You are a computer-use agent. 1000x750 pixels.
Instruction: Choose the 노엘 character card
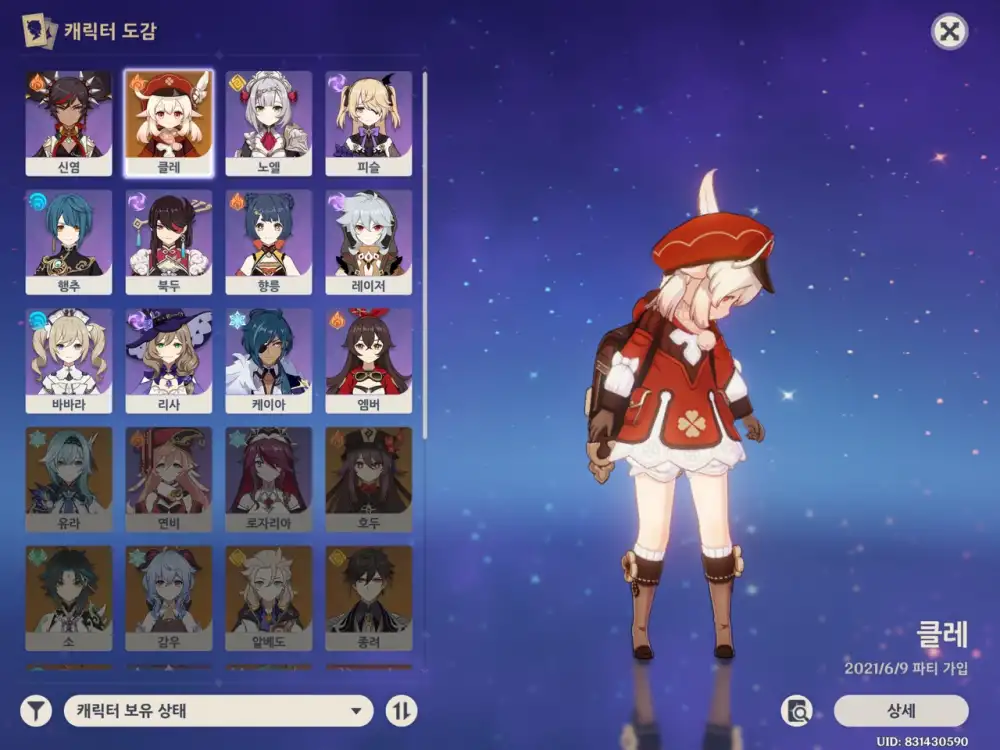pyautogui.click(x=269, y=122)
